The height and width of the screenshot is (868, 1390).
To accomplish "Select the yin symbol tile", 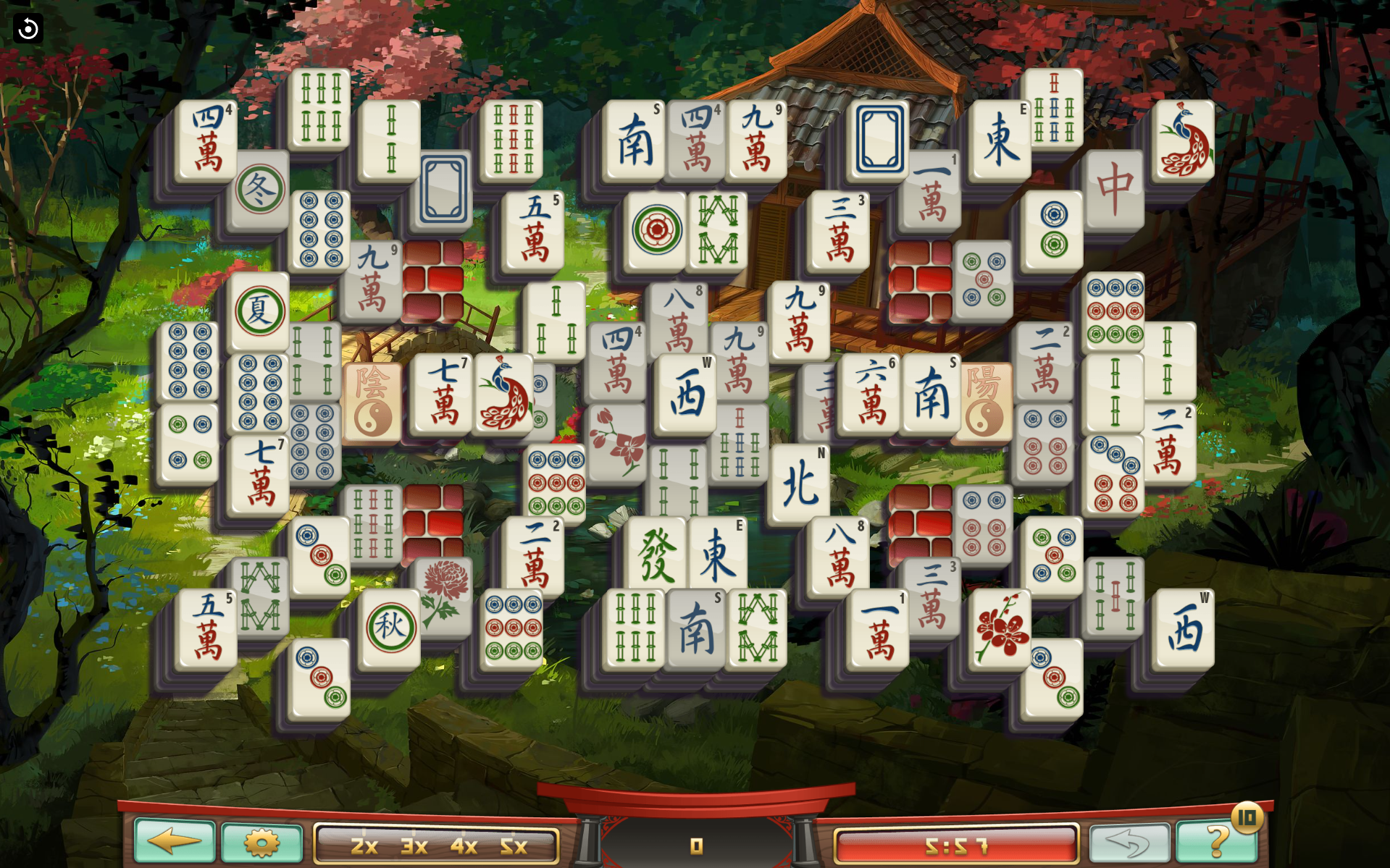I will [x=372, y=401].
